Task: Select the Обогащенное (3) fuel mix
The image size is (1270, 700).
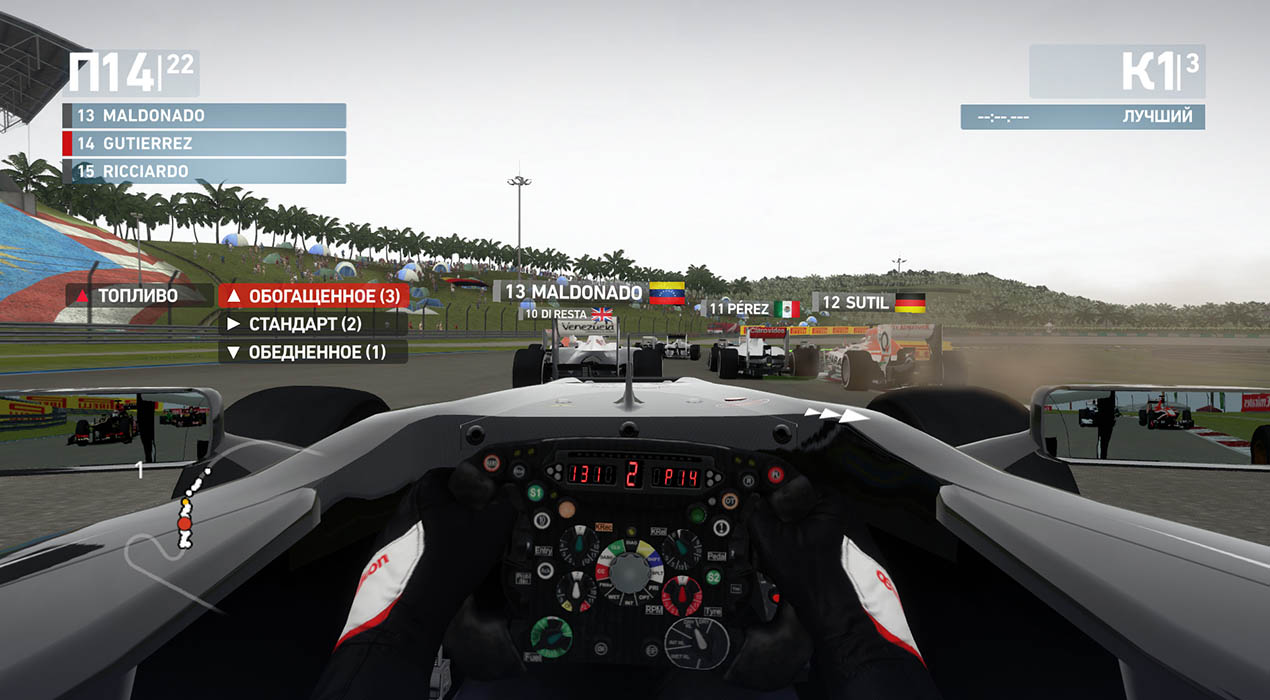Action: (x=313, y=296)
